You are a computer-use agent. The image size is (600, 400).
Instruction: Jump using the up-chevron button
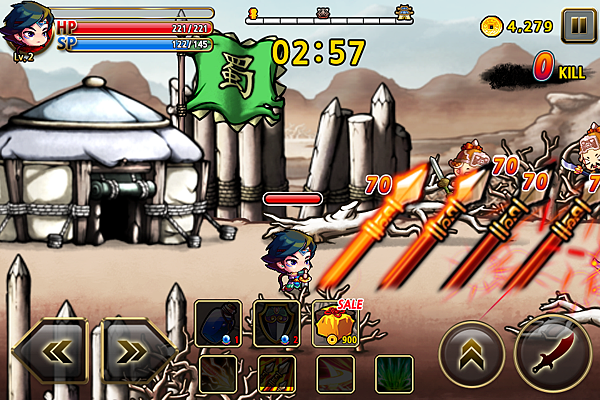tap(471, 353)
